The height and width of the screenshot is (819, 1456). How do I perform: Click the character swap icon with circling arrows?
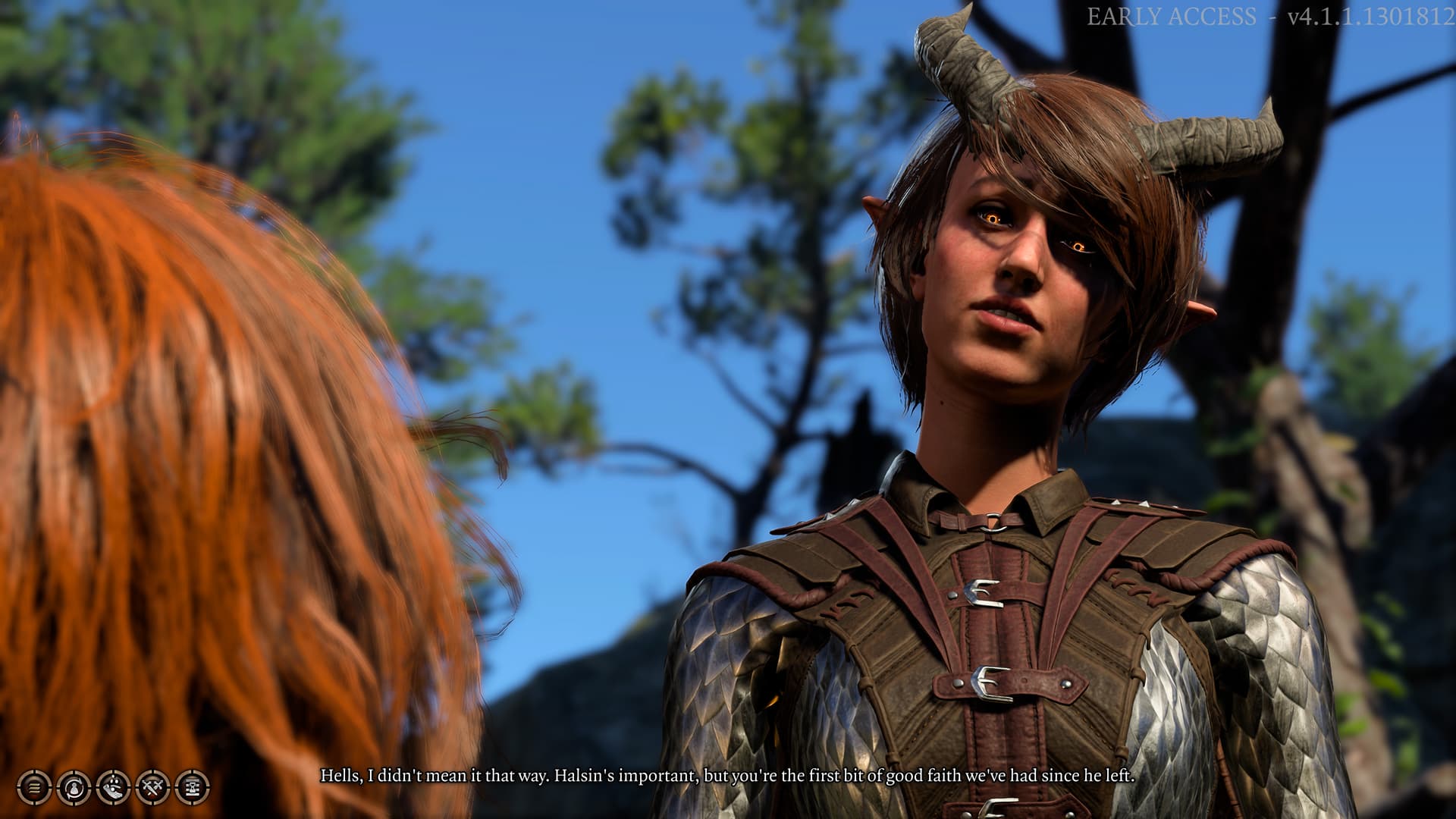74,786
